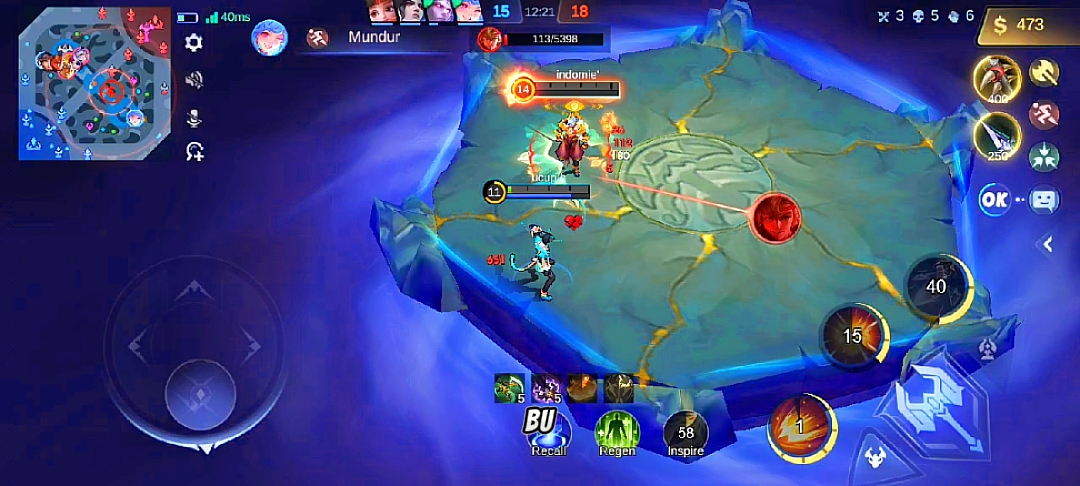Toggle the speaker sound icon
The width and height of the screenshot is (1080, 486).
pos(194,80)
